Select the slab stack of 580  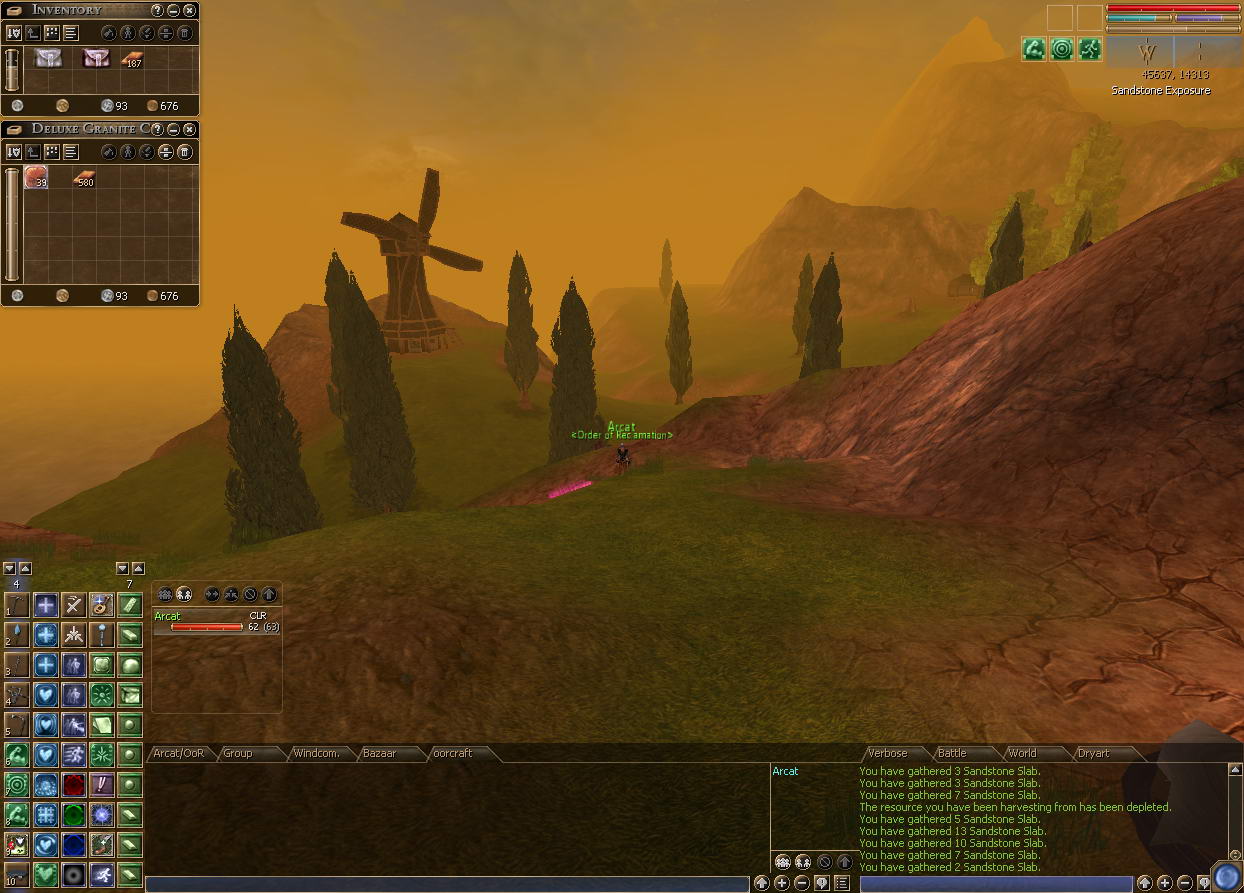pos(84,179)
